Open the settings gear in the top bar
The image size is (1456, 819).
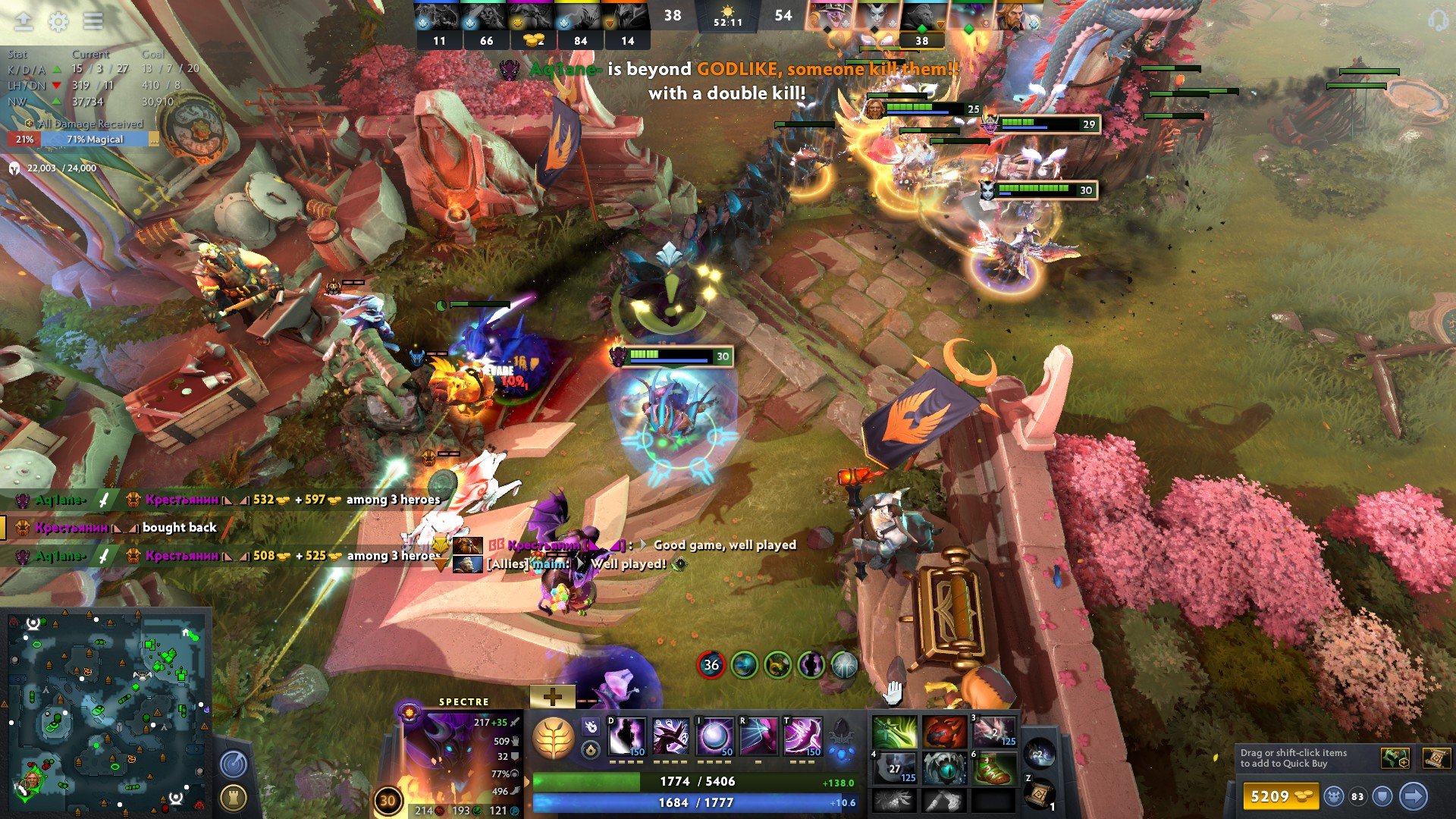tap(58, 21)
